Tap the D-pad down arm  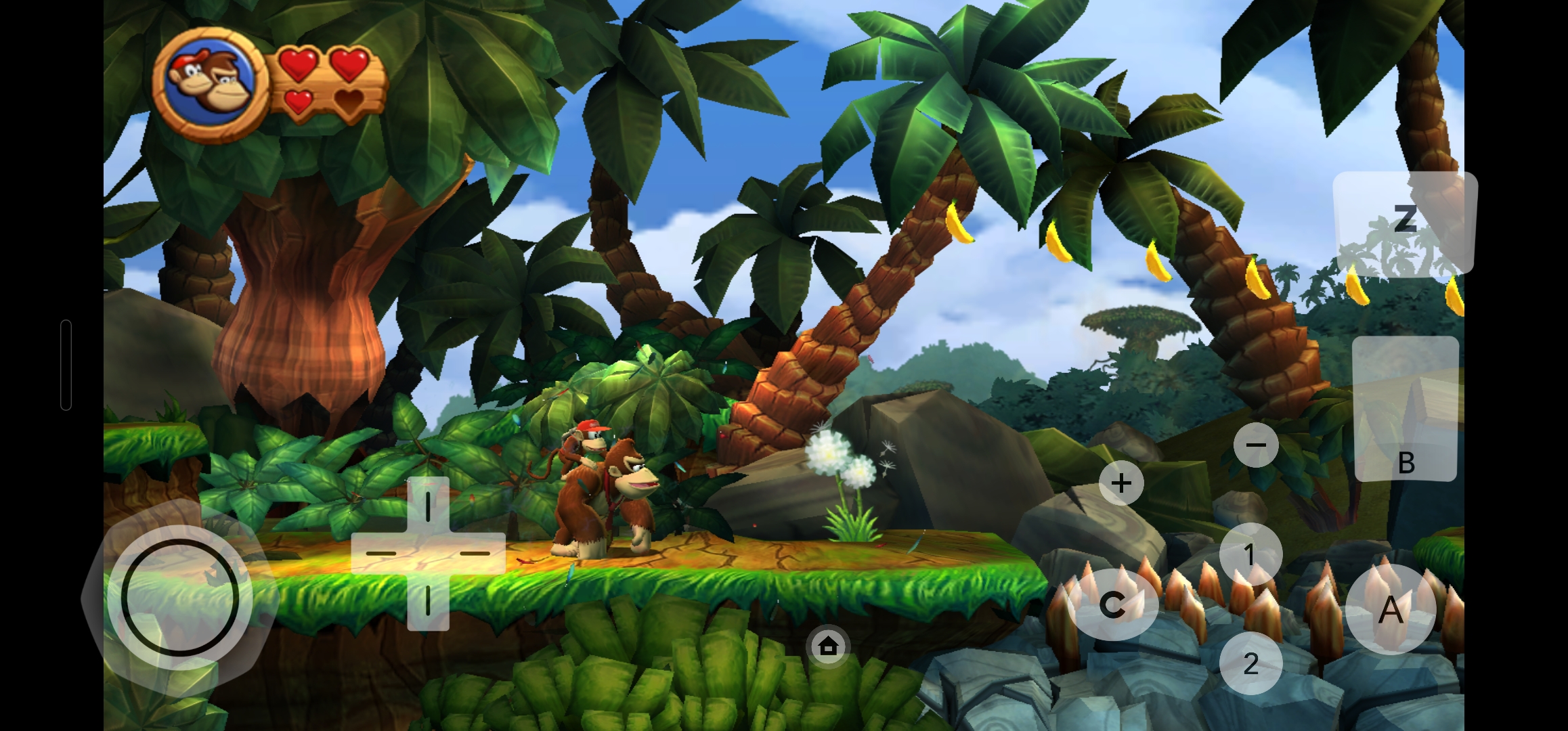(428, 602)
